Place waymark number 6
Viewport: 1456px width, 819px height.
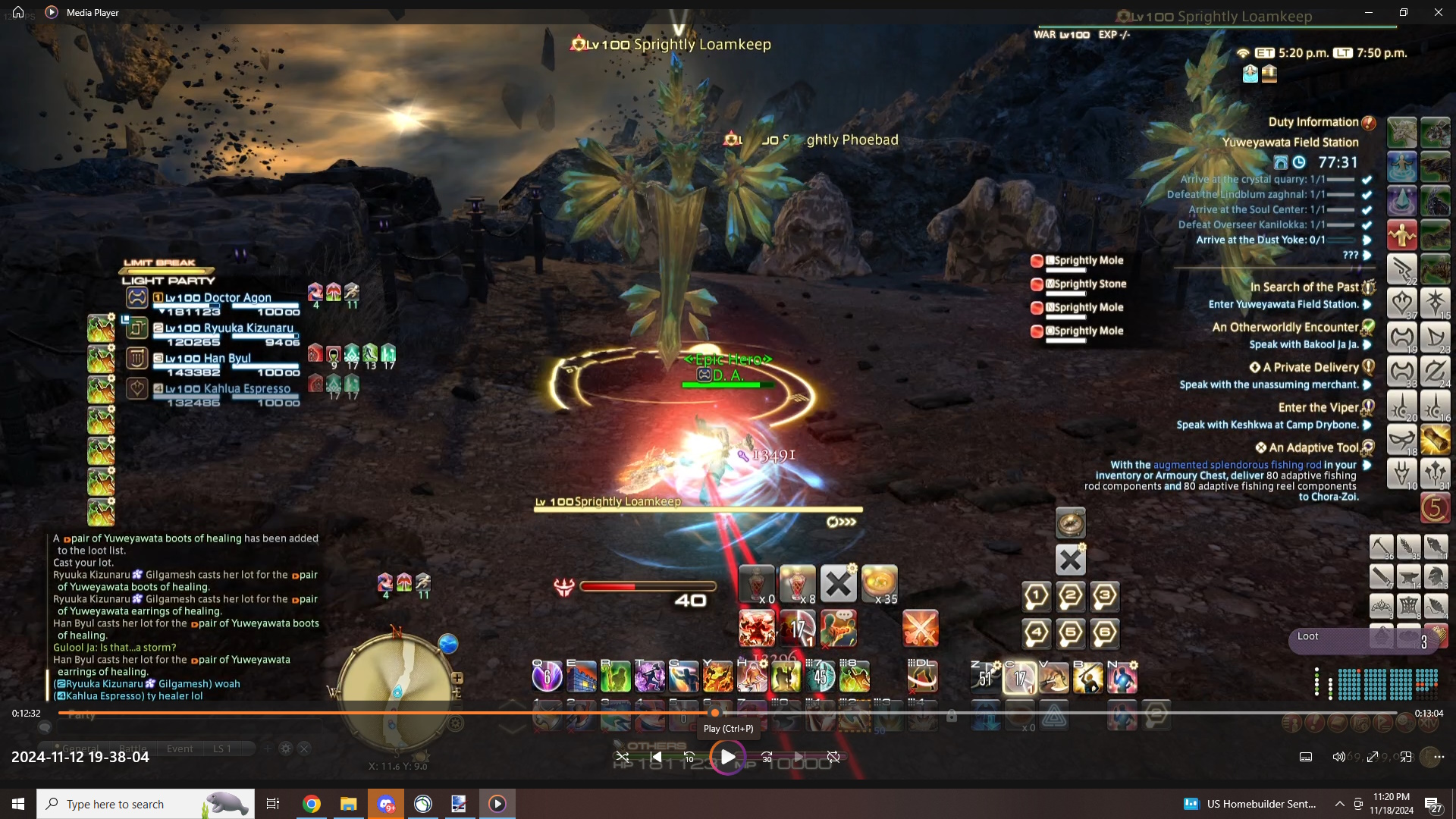tap(1104, 632)
